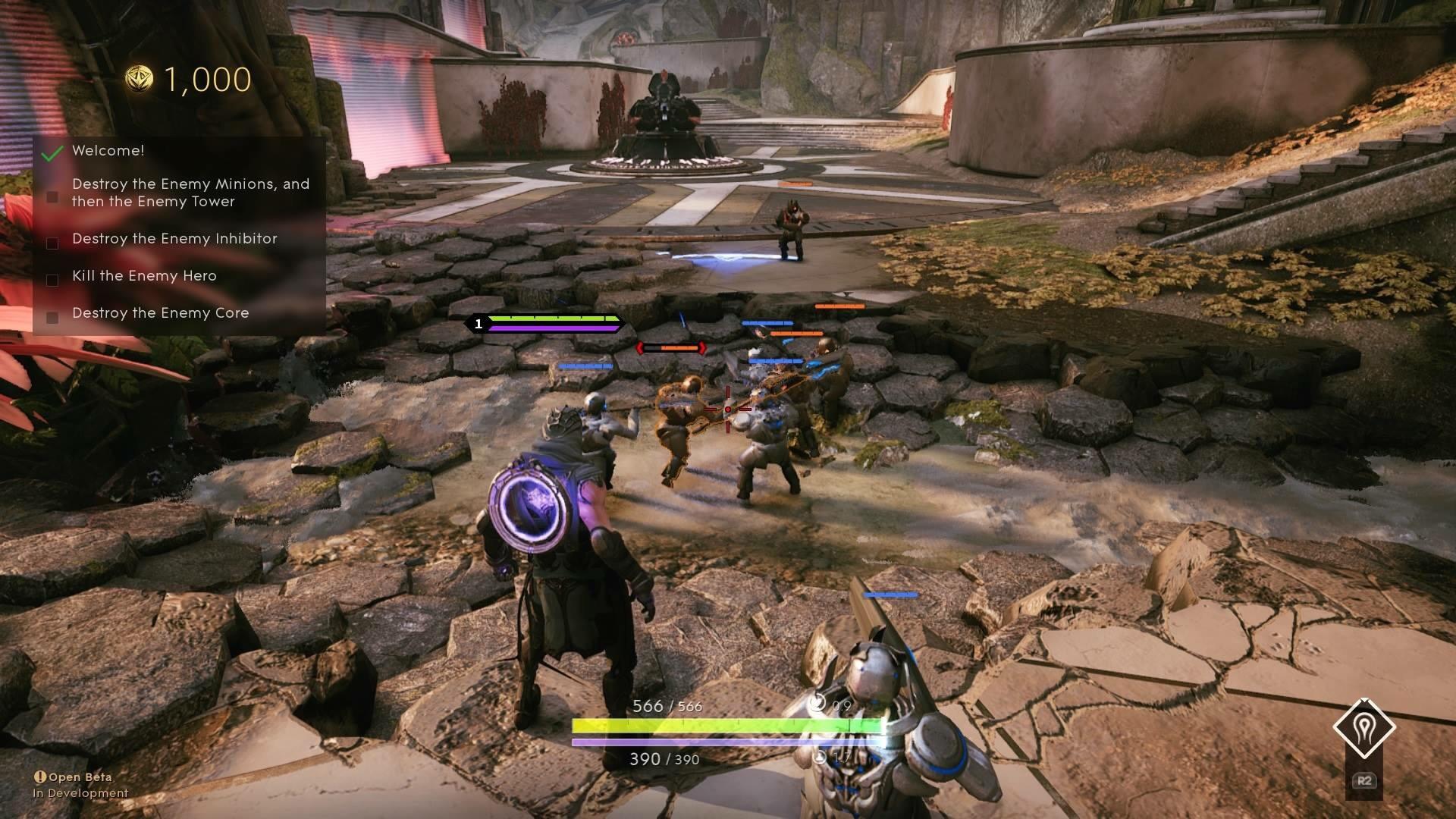Click the gold coin currency icon
The image size is (1456, 819).
139,78
